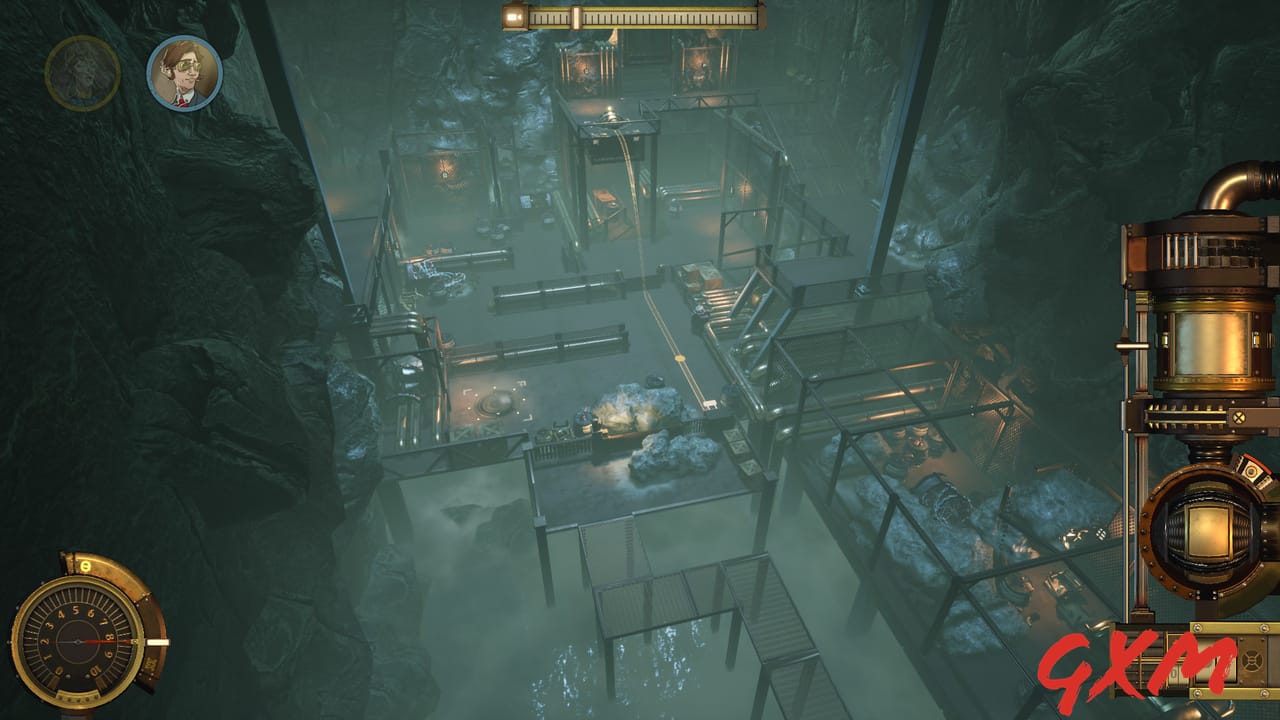
Task: Click the gold theta symbol above the gauge
Action: click(x=85, y=565)
